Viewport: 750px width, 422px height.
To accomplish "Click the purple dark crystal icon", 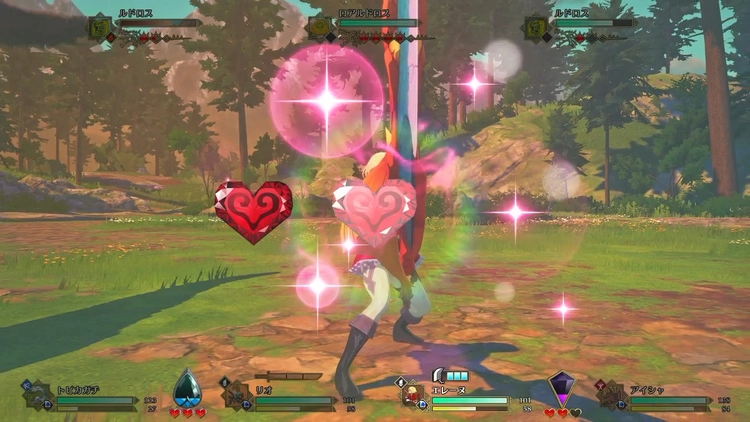I will [563, 388].
